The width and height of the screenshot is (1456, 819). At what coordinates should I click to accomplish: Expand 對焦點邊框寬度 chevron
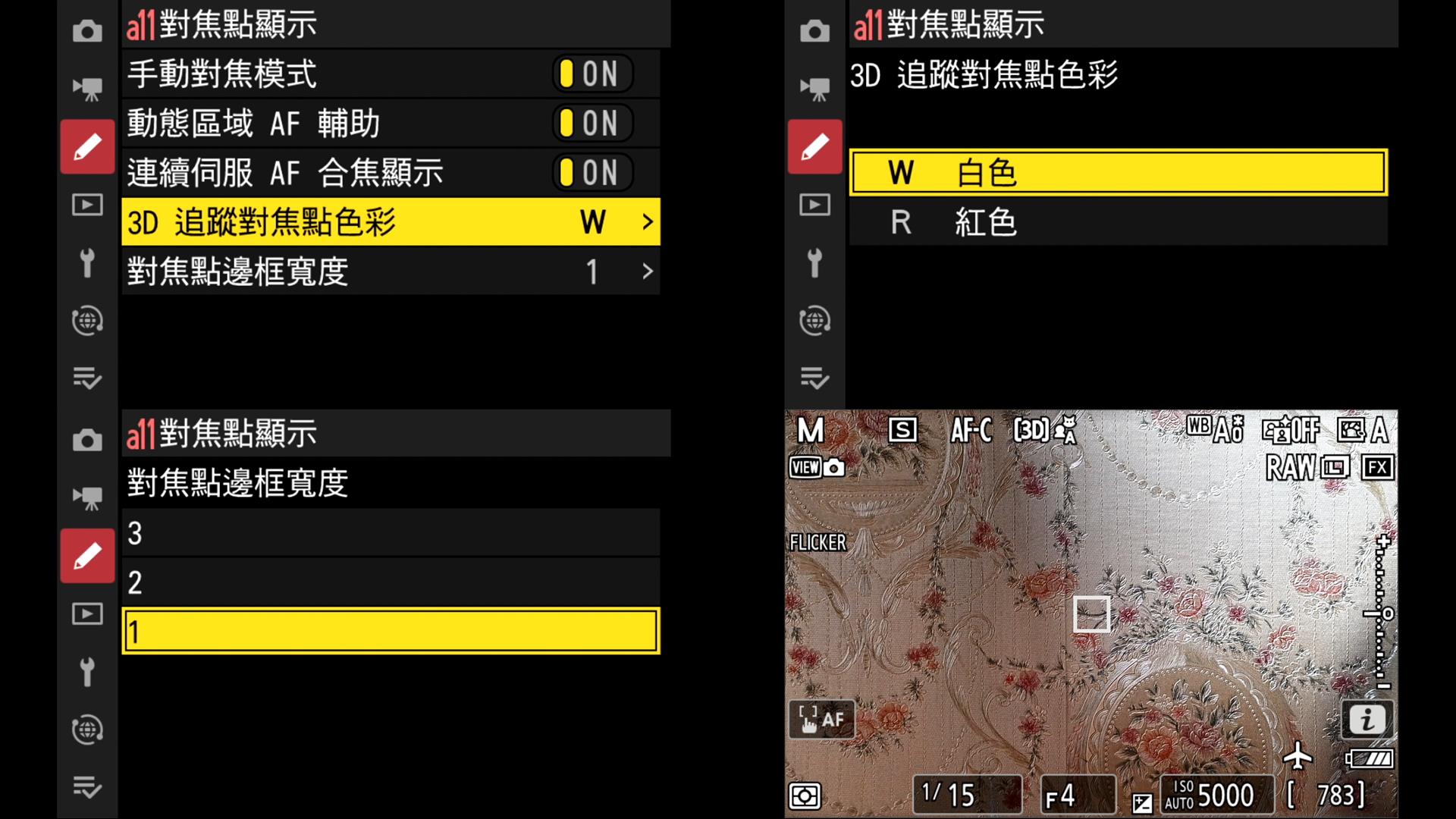(x=648, y=271)
